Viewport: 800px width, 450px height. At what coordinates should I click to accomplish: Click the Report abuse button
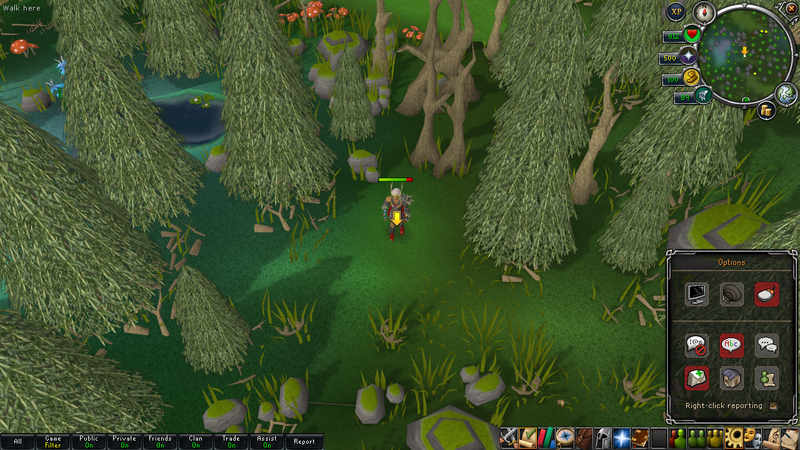click(x=303, y=441)
